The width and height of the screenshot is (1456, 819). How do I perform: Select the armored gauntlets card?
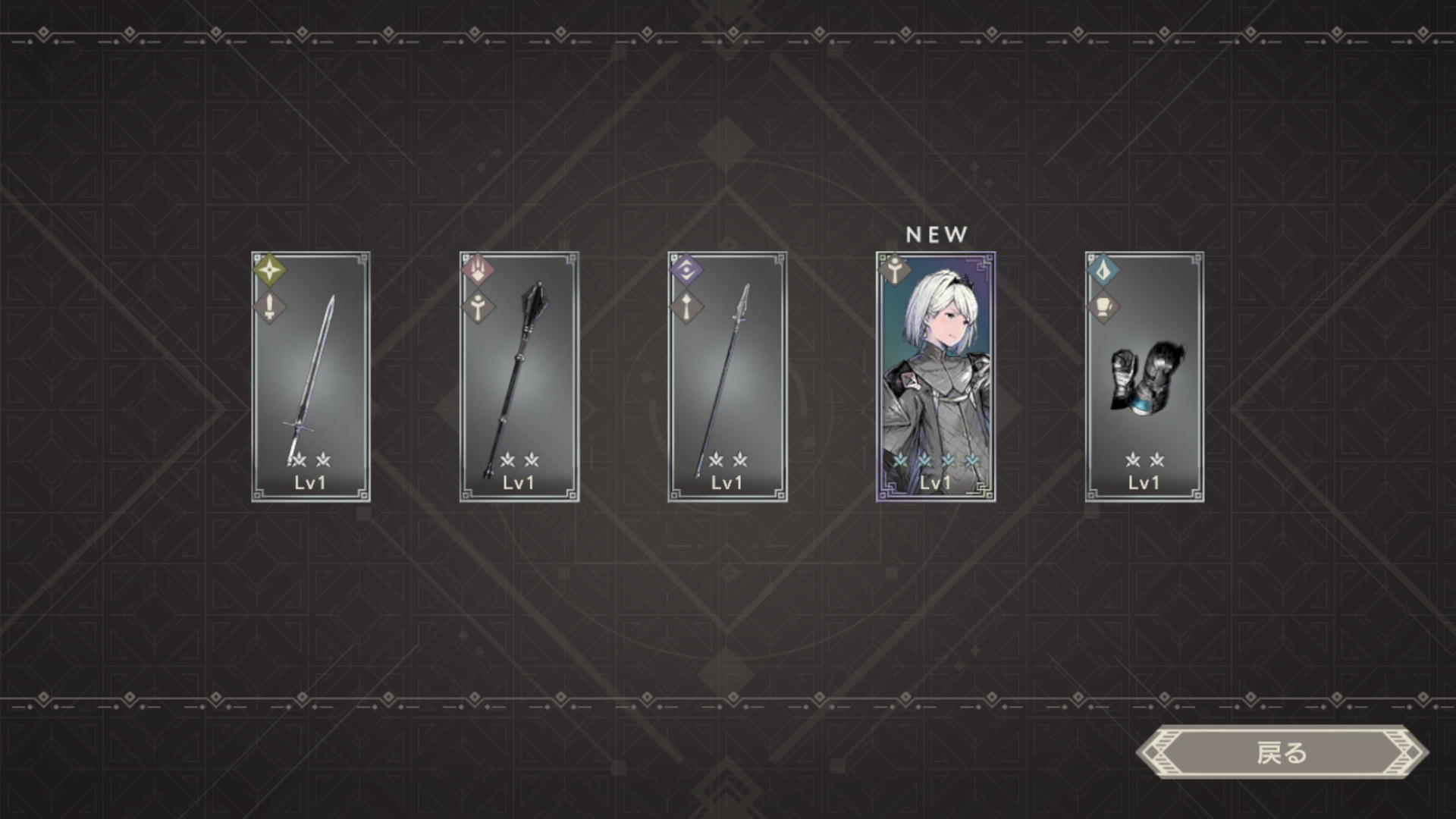point(1144,377)
